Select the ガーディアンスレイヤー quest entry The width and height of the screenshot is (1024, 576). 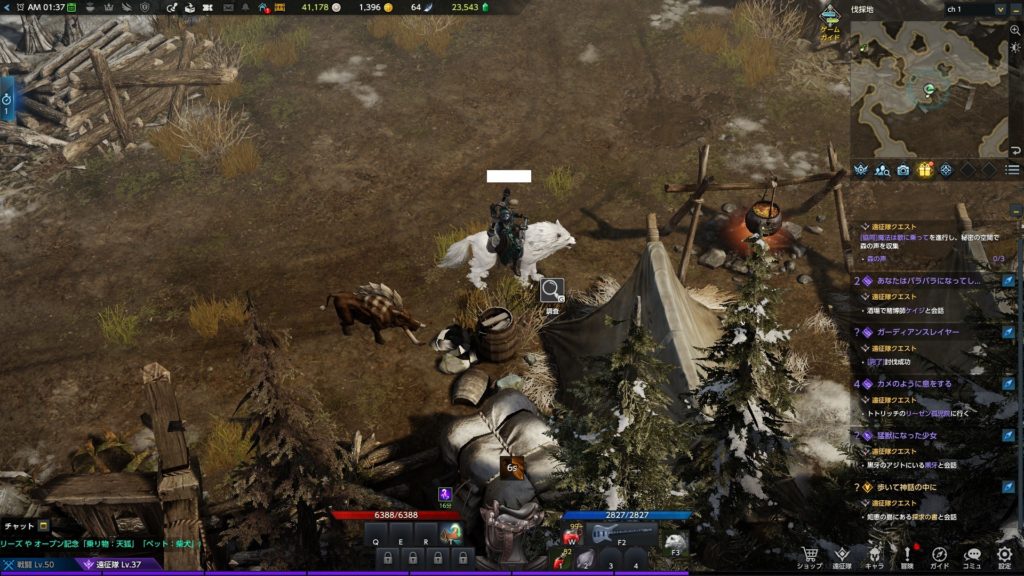919,331
